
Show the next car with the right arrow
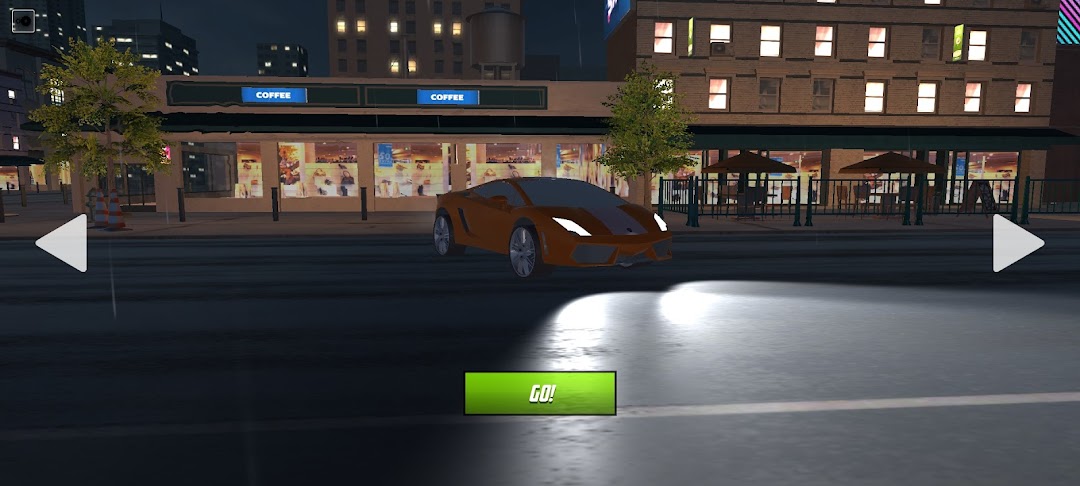[1016, 242]
